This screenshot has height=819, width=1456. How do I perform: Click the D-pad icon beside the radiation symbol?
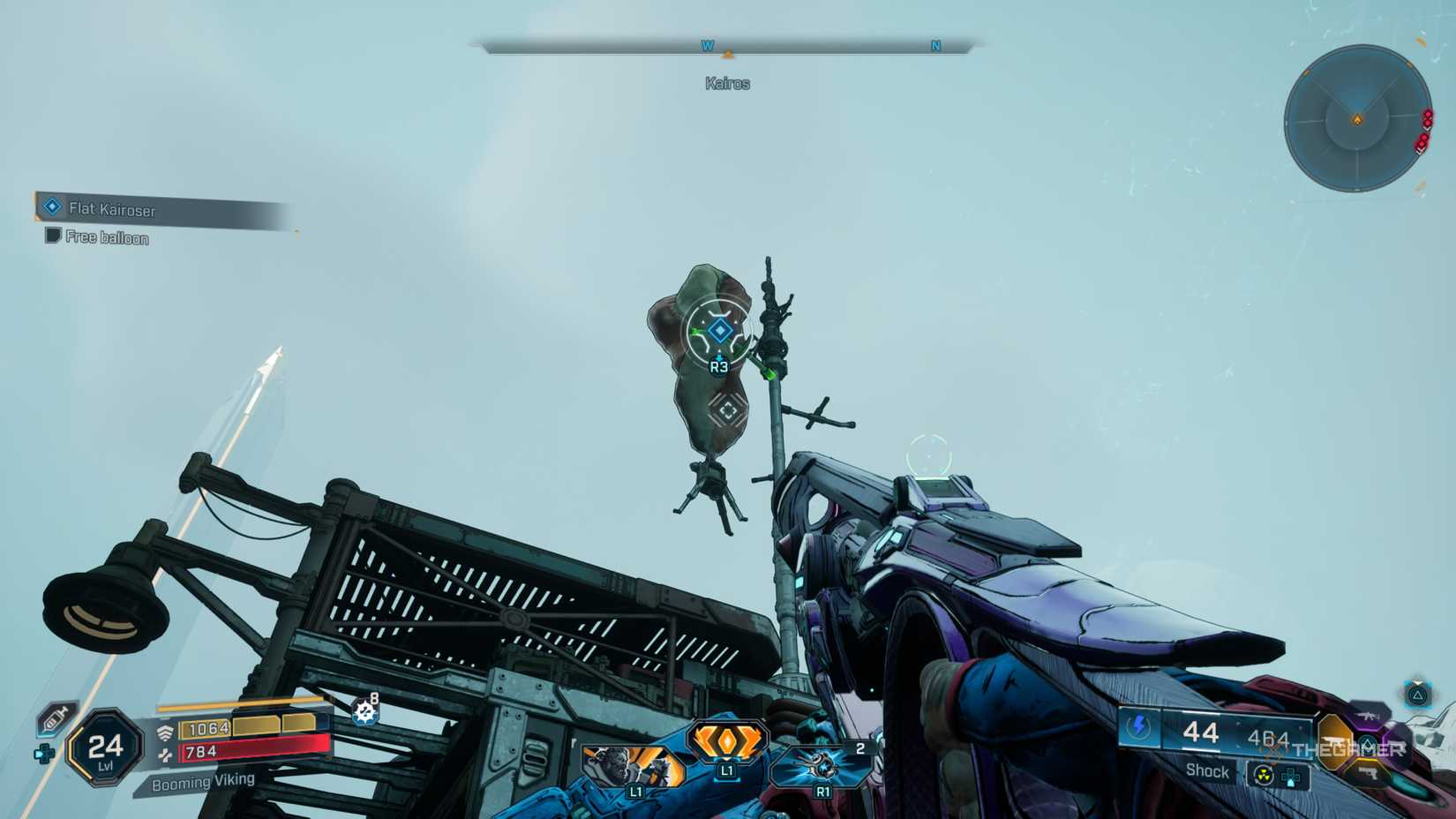(x=1289, y=777)
